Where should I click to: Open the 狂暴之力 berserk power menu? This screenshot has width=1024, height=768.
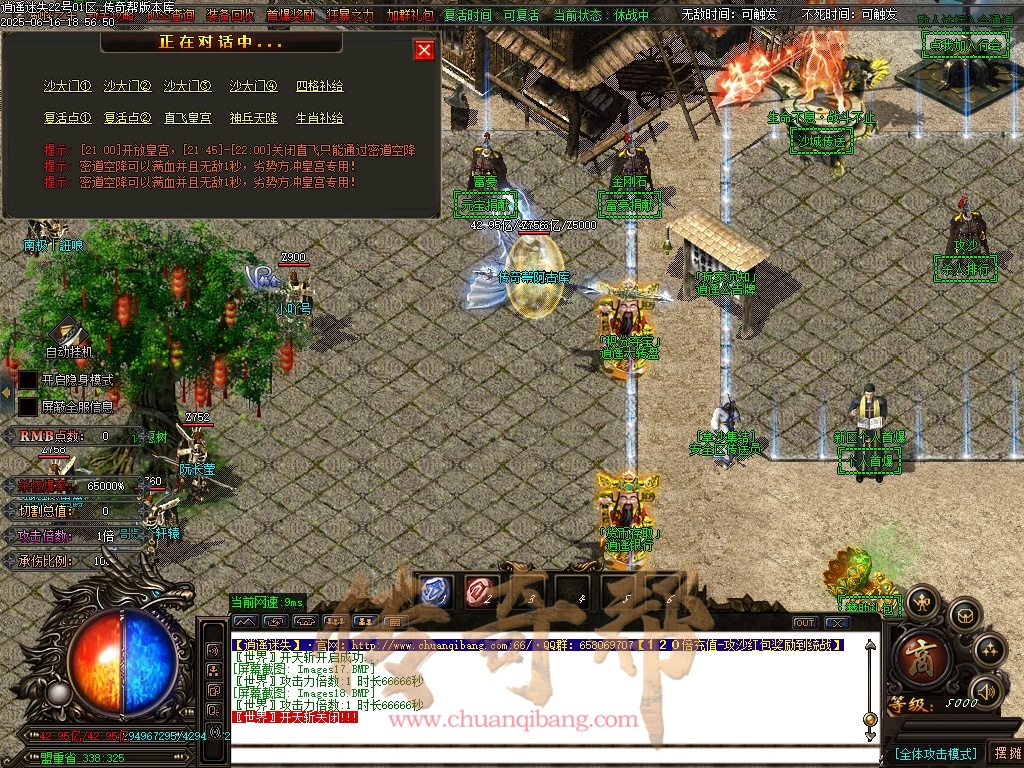[x=350, y=16]
